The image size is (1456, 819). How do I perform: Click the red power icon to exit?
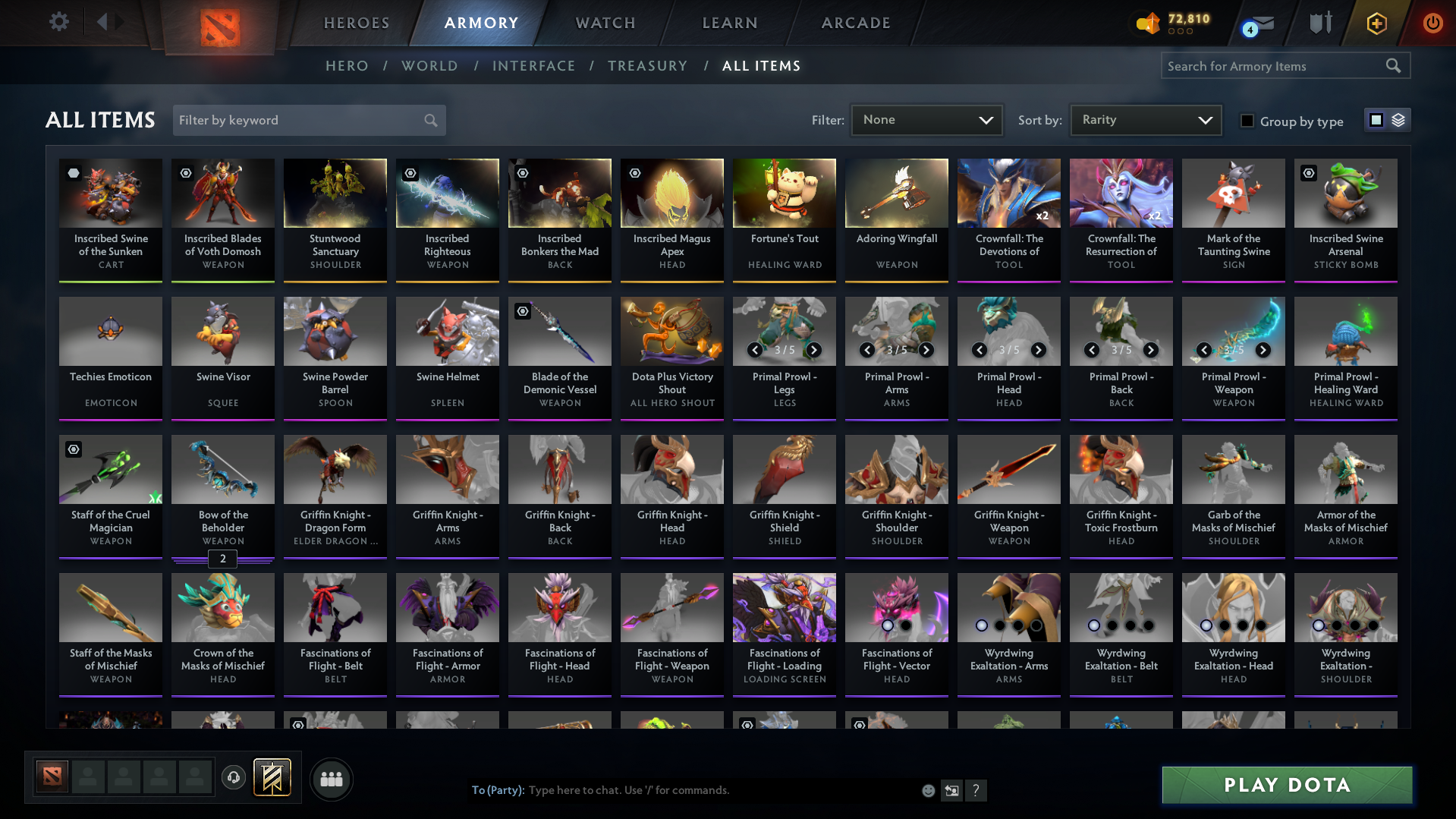[1432, 22]
